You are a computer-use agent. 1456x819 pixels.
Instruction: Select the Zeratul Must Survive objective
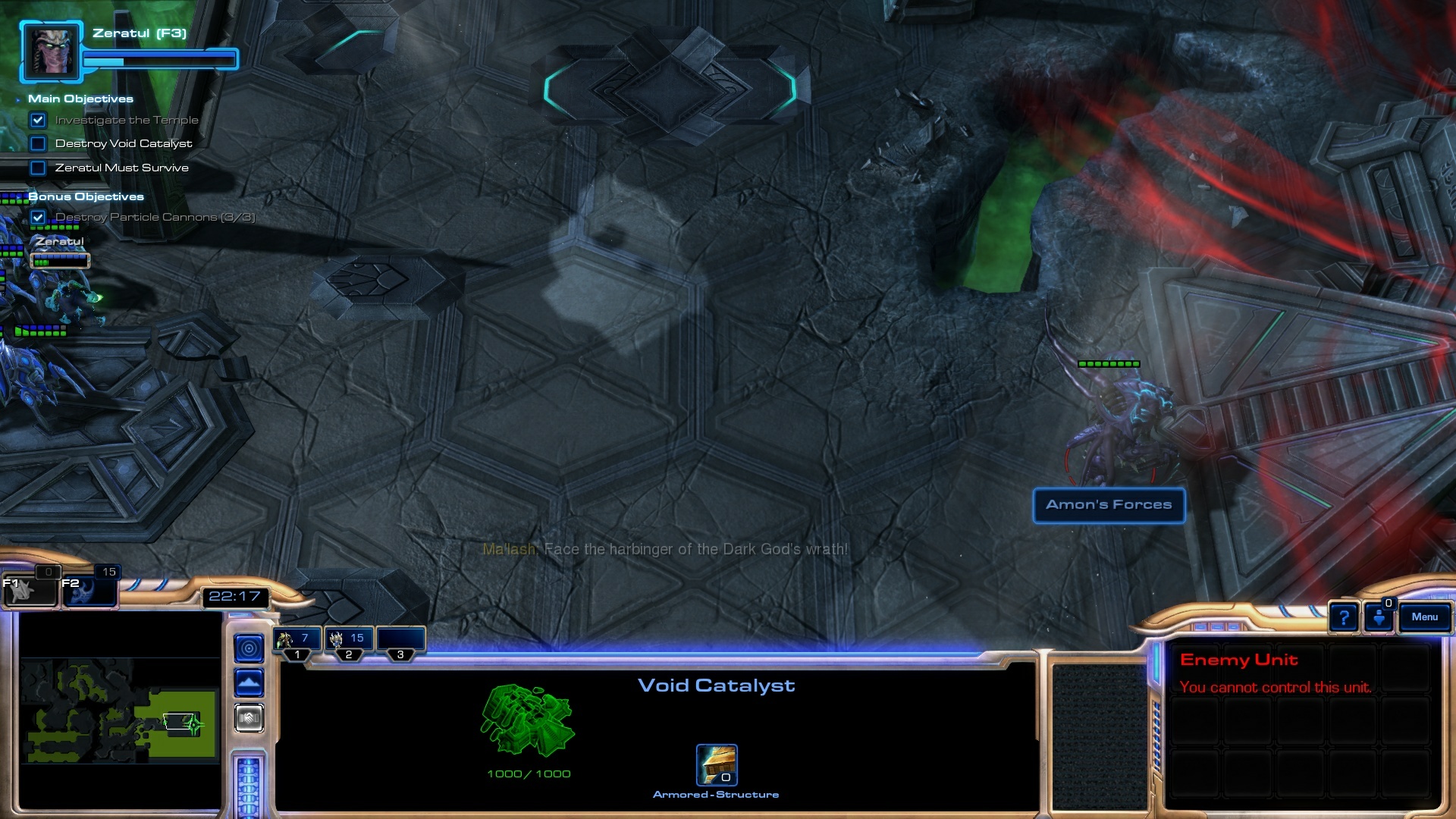pos(121,168)
